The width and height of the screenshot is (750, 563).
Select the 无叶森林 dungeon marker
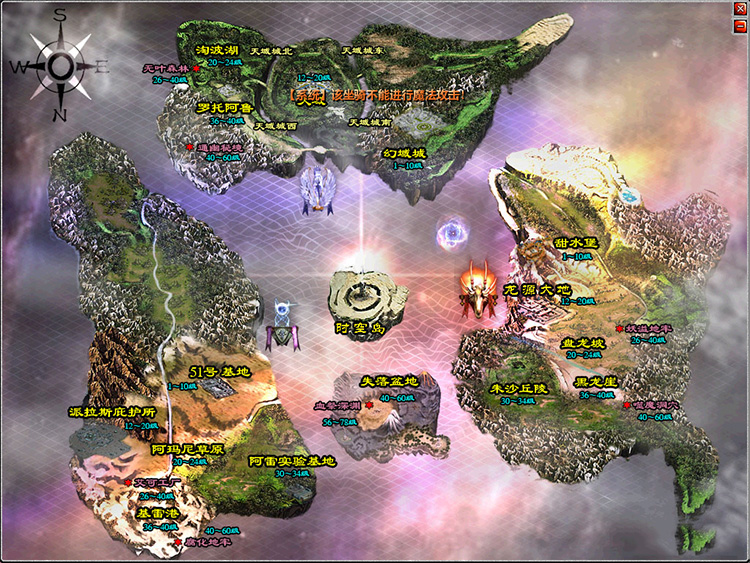pos(166,68)
